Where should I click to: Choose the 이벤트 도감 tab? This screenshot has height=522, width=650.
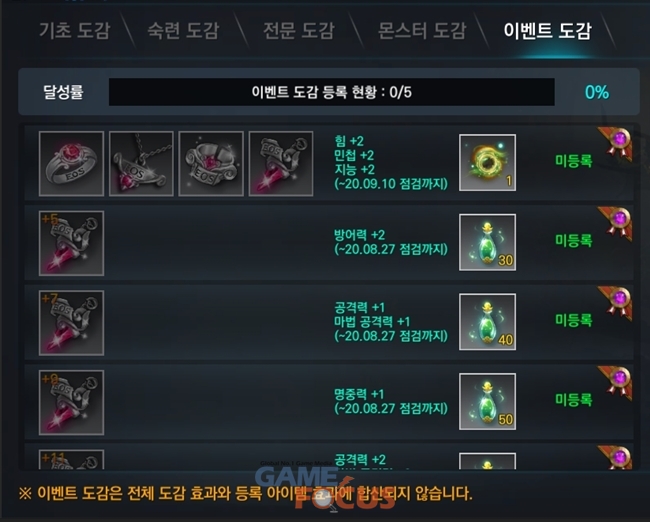coord(547,30)
